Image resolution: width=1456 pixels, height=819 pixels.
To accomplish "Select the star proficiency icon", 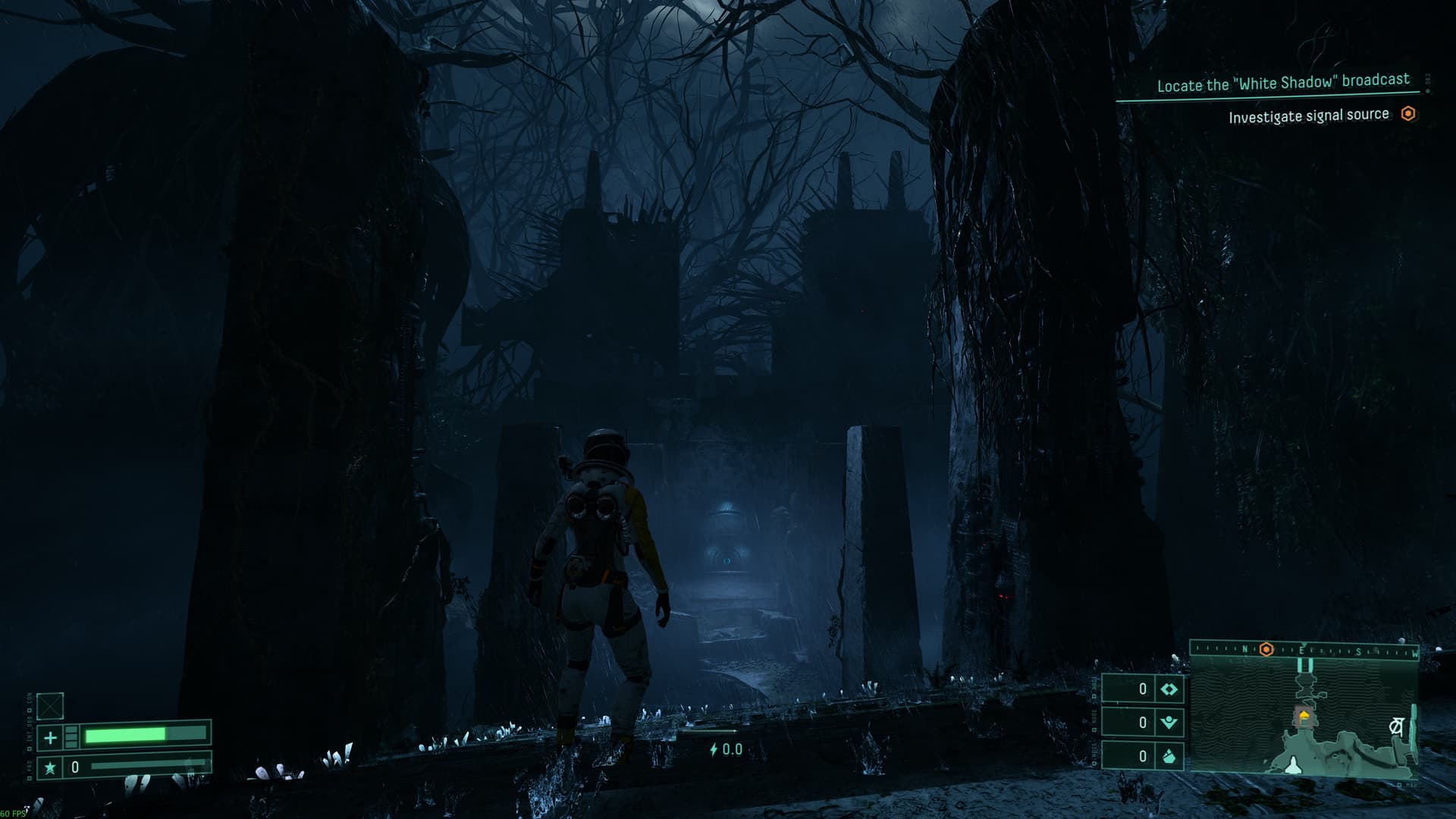I will coord(50,767).
